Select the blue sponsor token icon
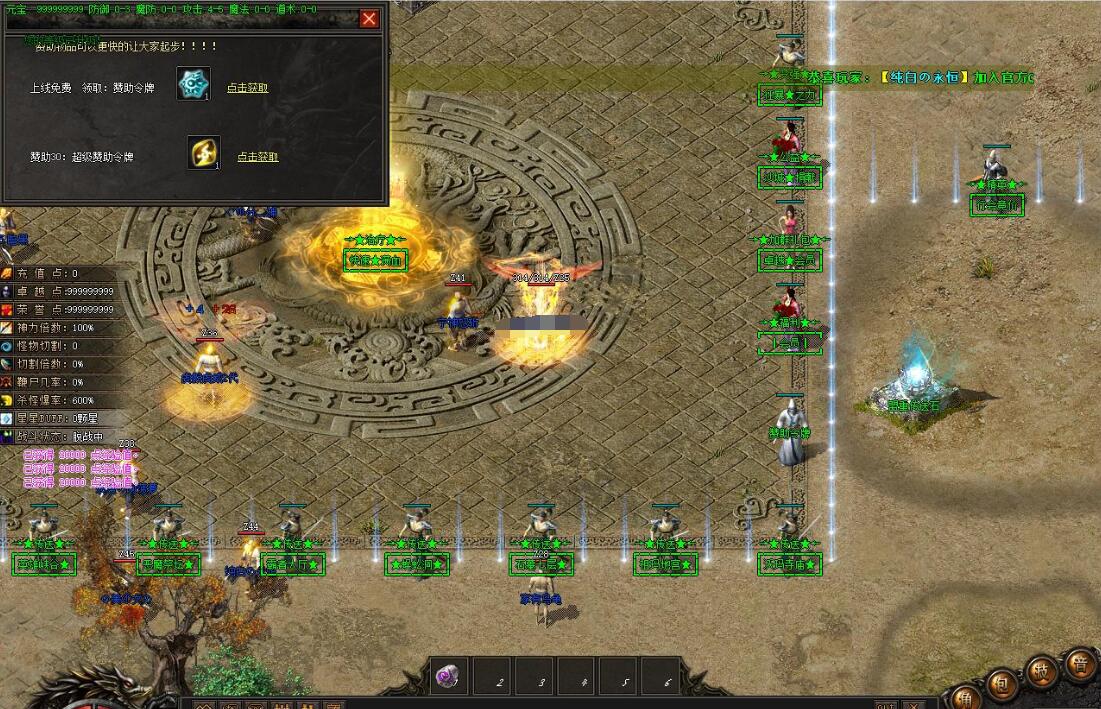The height and width of the screenshot is (709, 1101). [193, 84]
